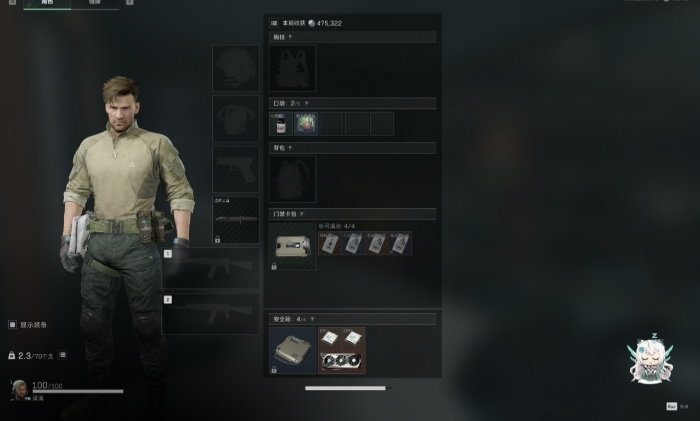Select the empty body armor slot

(236, 119)
